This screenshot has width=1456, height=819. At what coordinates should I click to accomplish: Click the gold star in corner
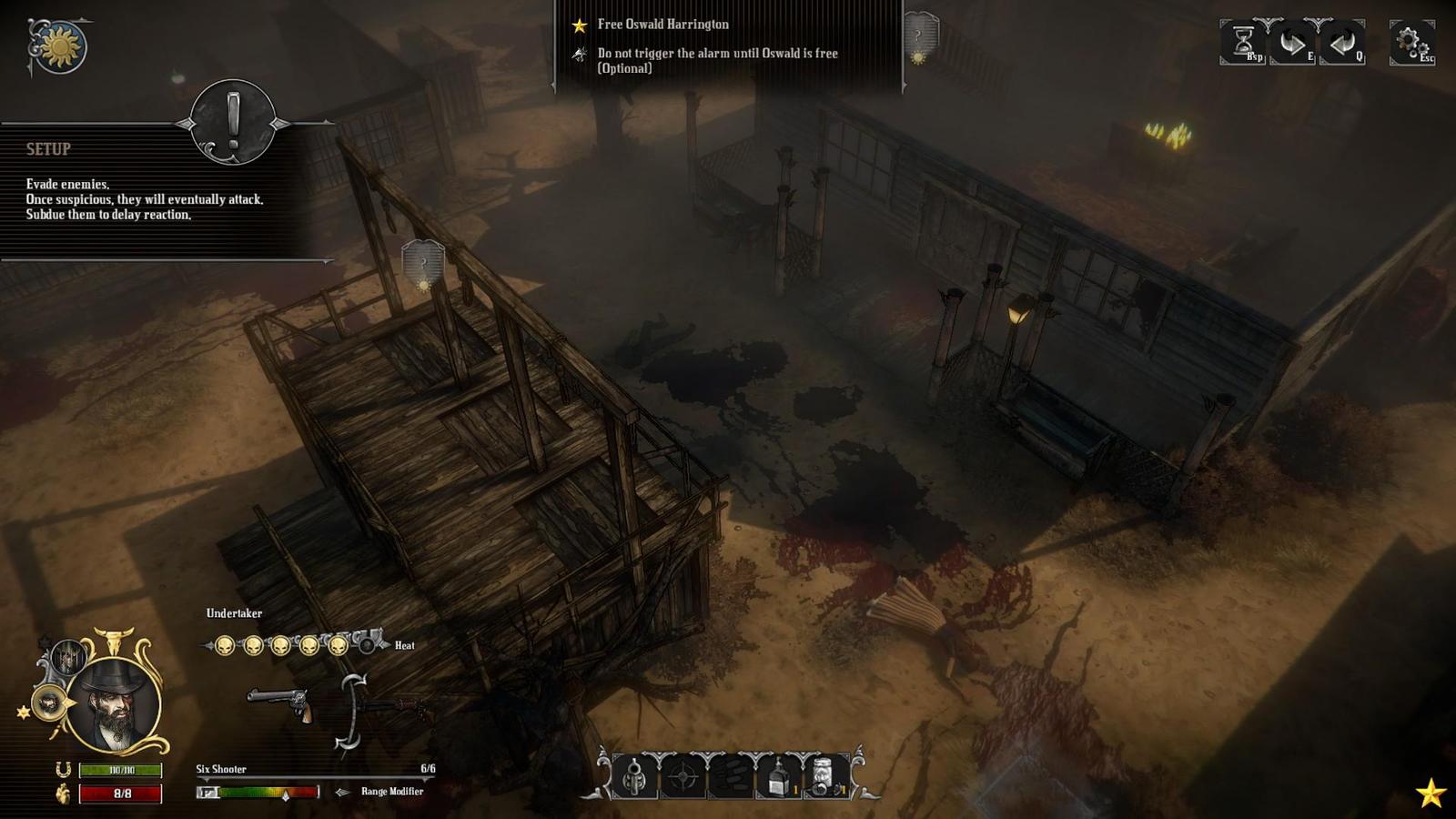1431,794
